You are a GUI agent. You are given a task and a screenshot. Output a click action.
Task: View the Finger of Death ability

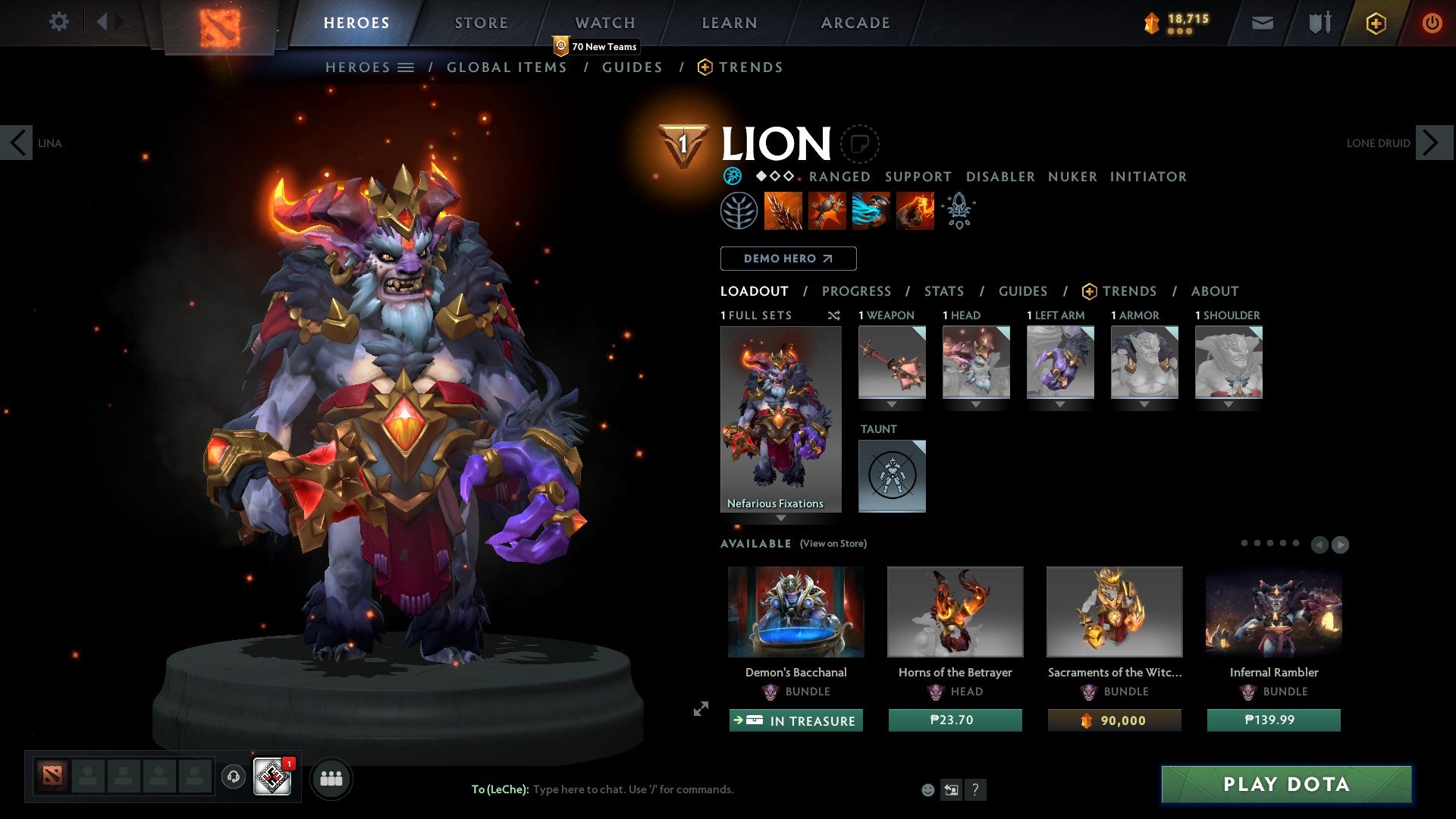(x=915, y=210)
